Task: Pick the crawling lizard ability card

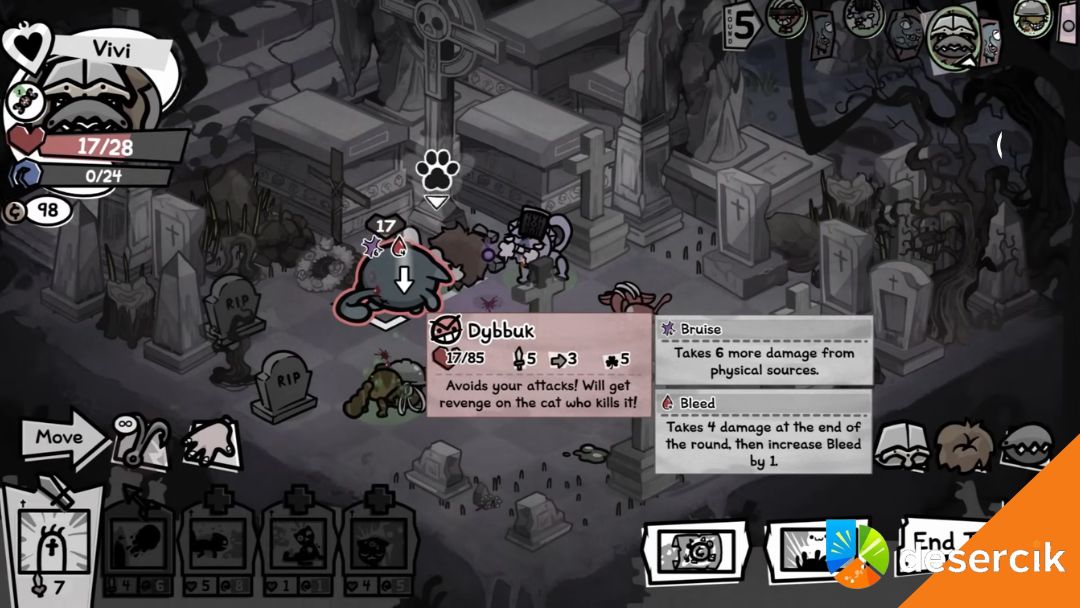Action: pos(221,543)
